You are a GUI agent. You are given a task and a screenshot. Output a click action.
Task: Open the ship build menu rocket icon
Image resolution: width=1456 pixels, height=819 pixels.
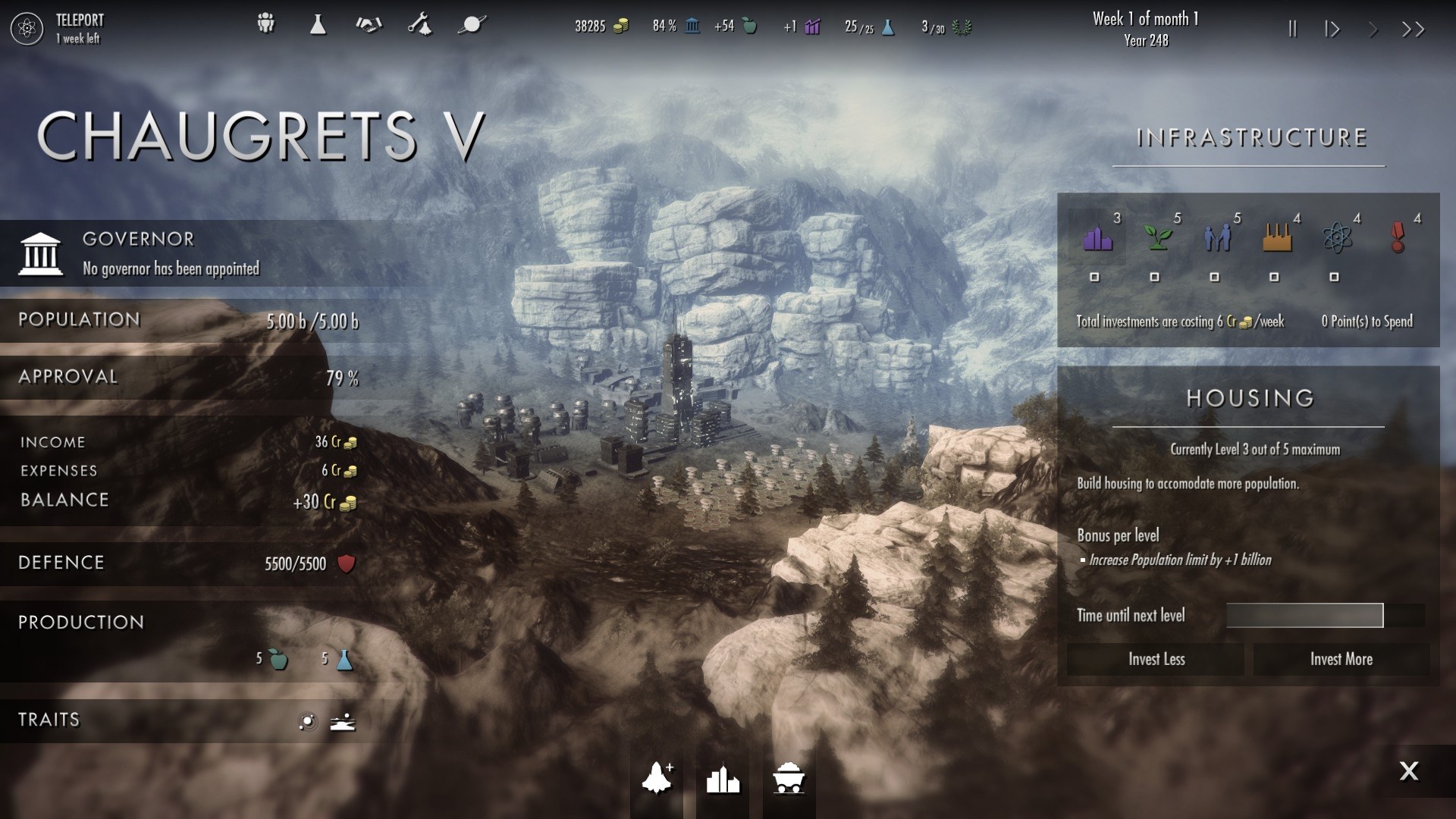click(657, 778)
